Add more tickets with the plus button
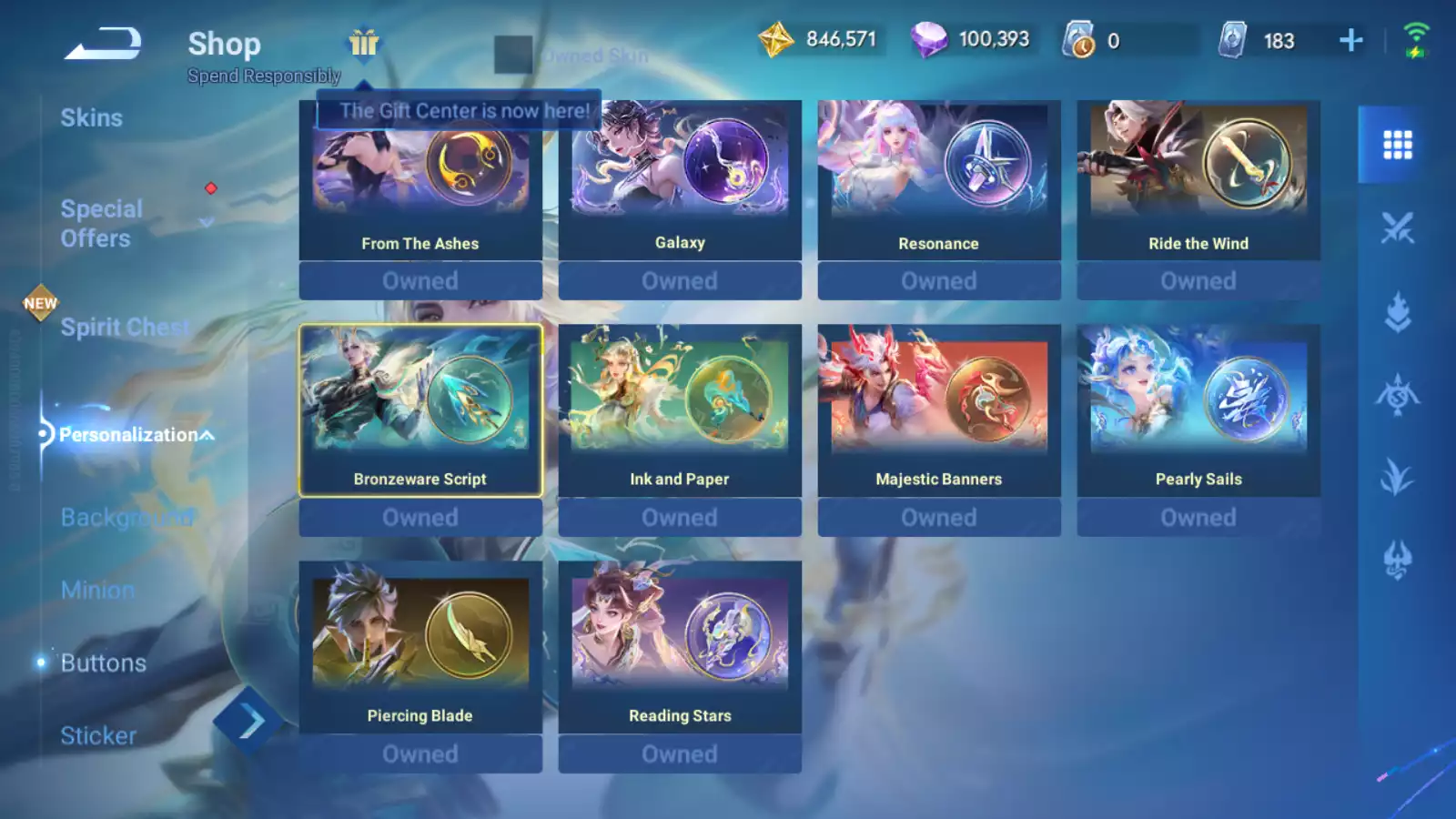Viewport: 1456px width, 819px height. click(1351, 40)
